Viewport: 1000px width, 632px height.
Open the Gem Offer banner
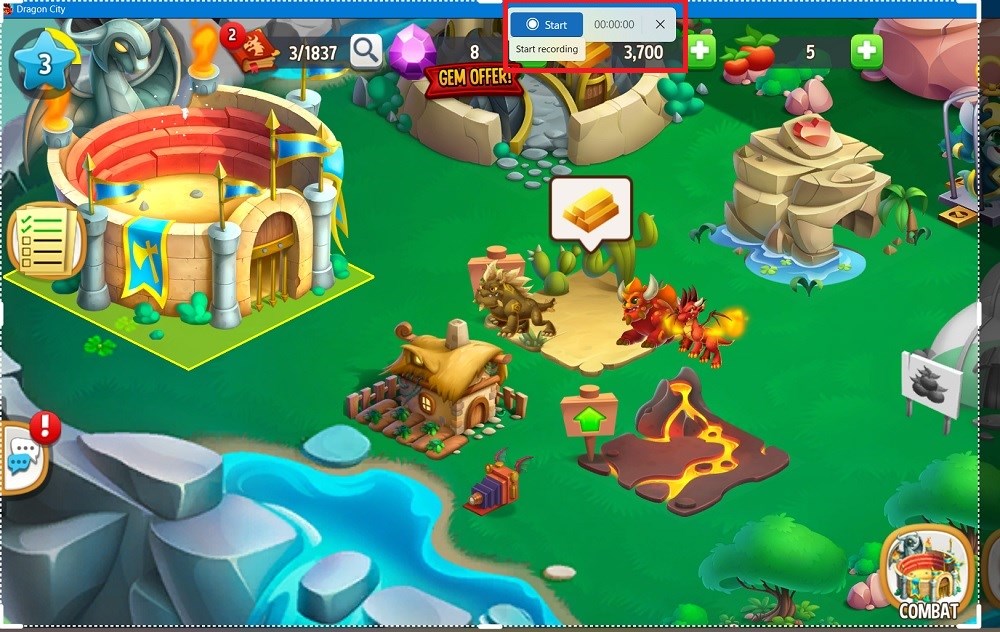tap(474, 78)
